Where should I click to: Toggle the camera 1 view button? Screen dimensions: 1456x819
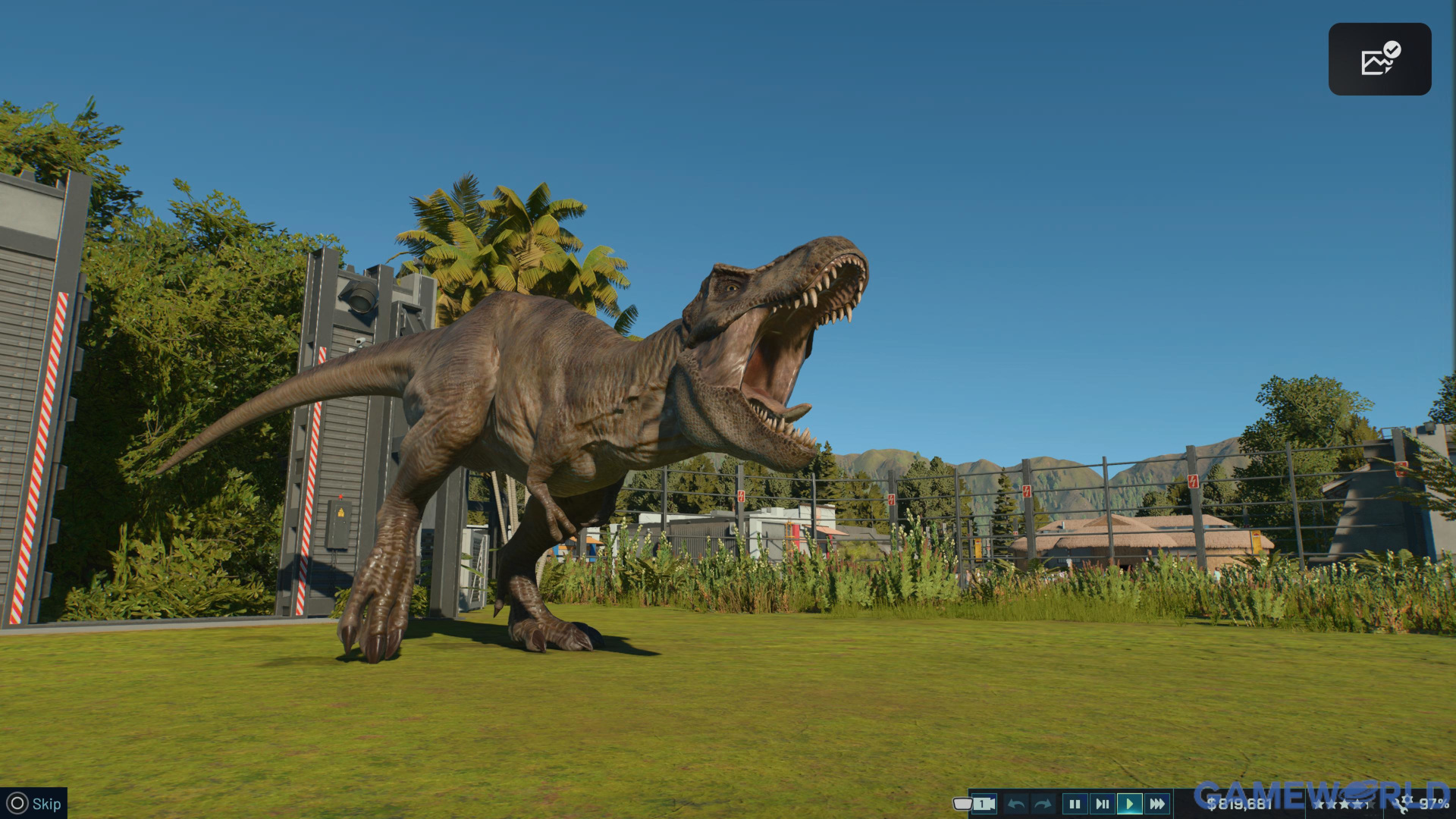click(x=984, y=804)
